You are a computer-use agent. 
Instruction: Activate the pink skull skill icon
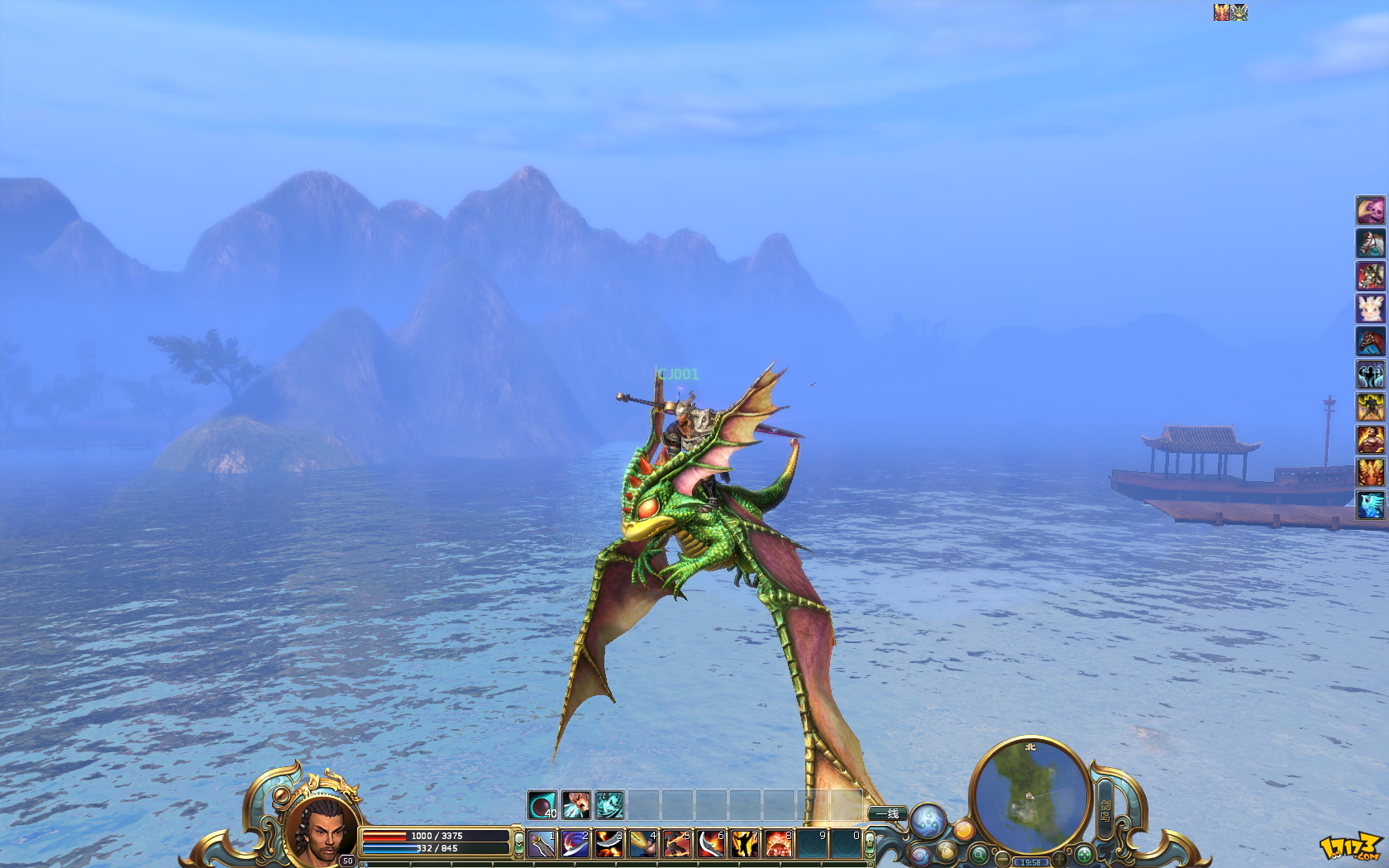coord(1370,210)
